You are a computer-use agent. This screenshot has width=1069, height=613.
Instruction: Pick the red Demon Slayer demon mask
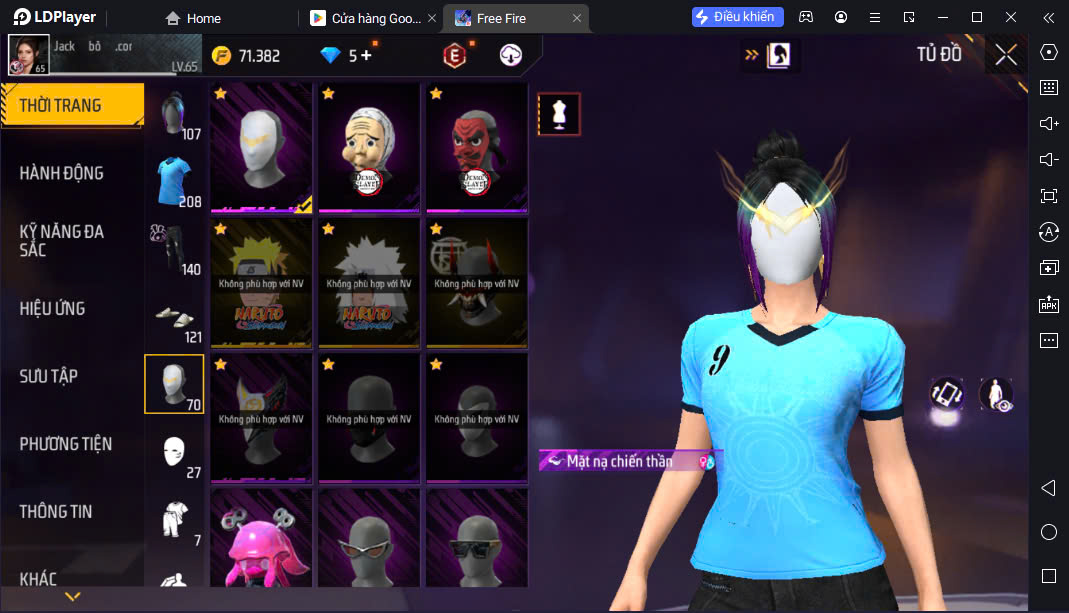[x=477, y=147]
